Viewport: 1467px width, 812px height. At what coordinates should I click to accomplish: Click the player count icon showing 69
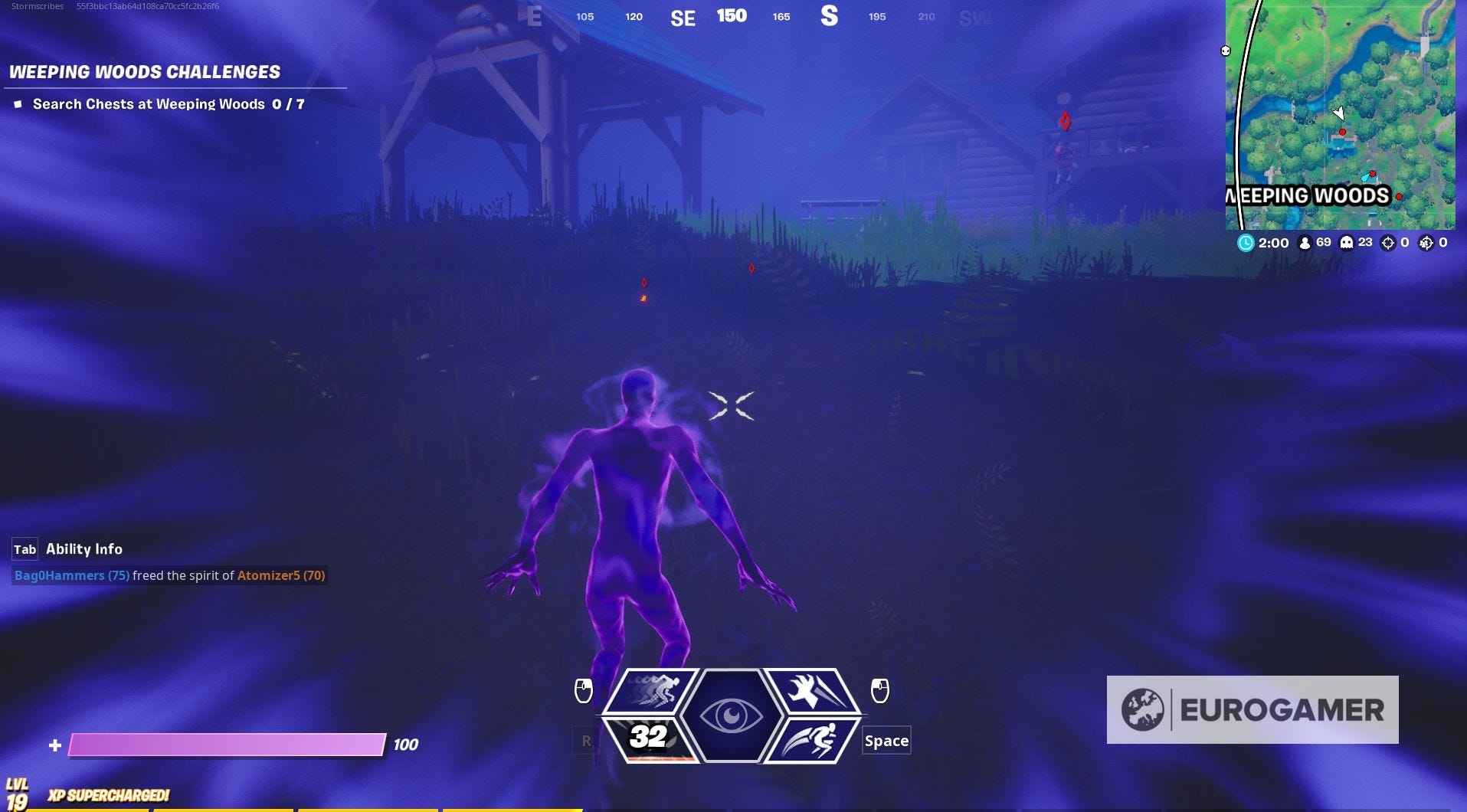[x=1305, y=242]
